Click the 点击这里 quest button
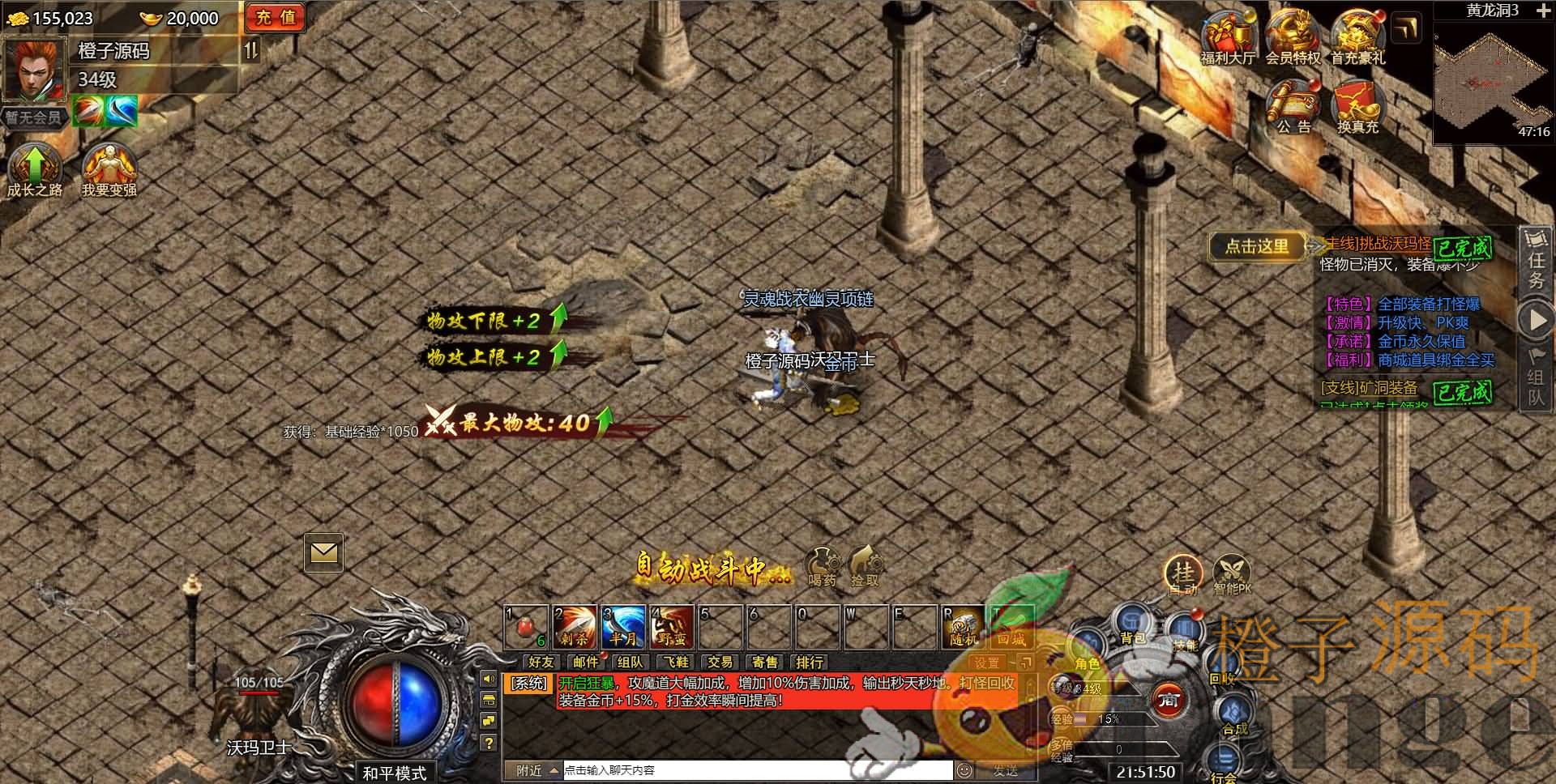1556x784 pixels. [x=1256, y=246]
